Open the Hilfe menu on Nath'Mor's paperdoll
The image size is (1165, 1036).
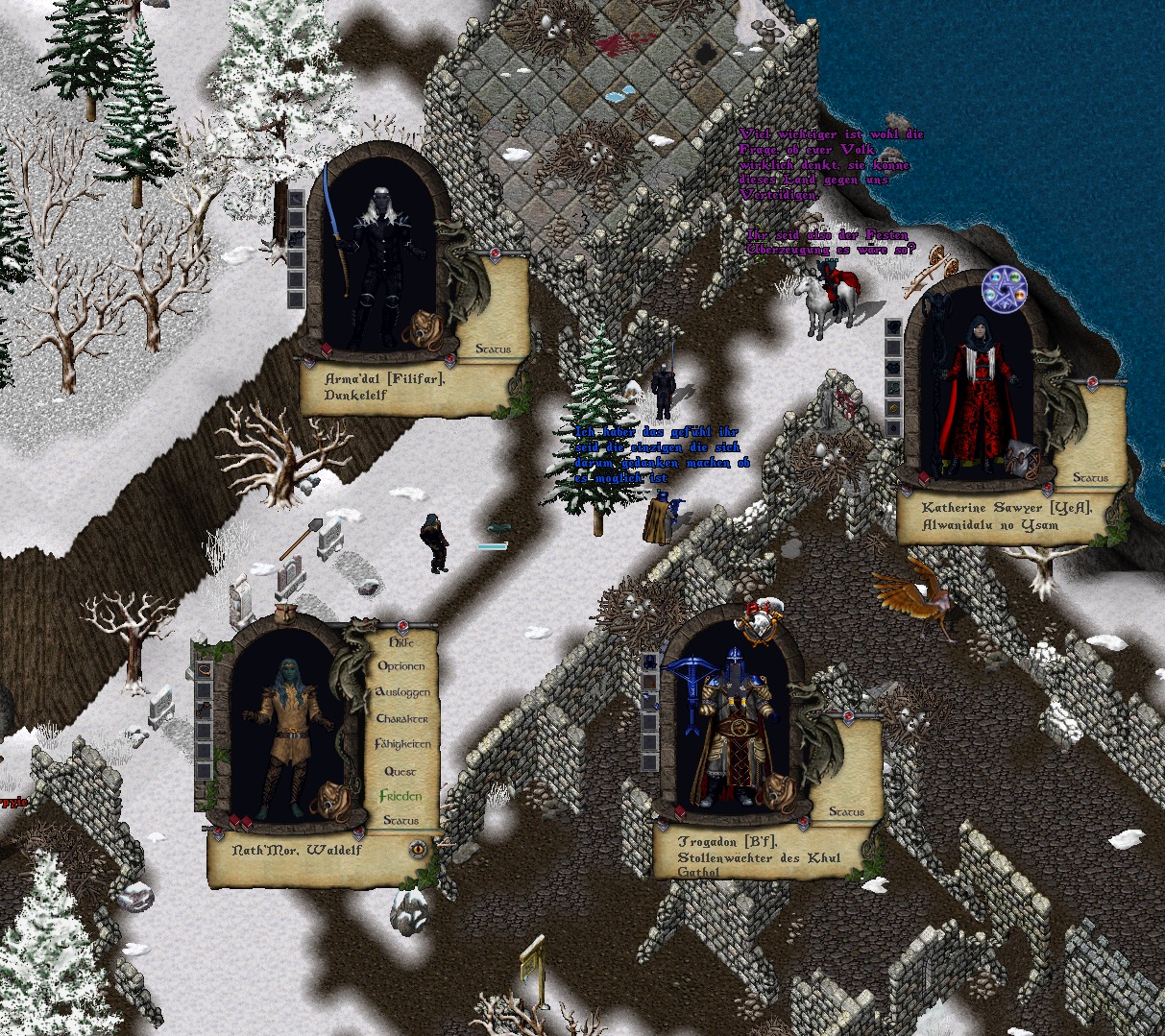401,641
